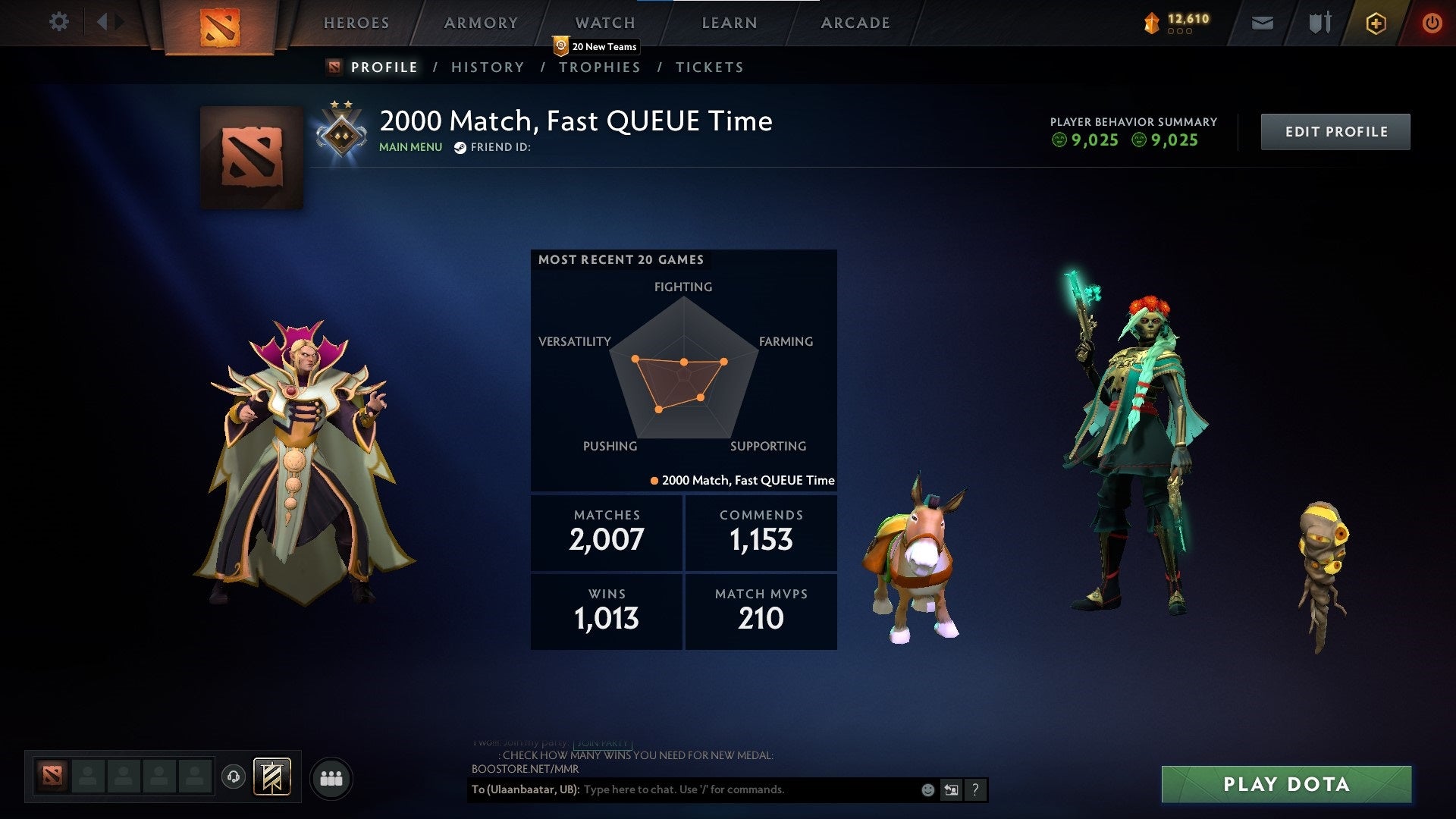Screen dimensions: 1456x819
Task: Open the ARCADE menu
Action: (x=855, y=23)
